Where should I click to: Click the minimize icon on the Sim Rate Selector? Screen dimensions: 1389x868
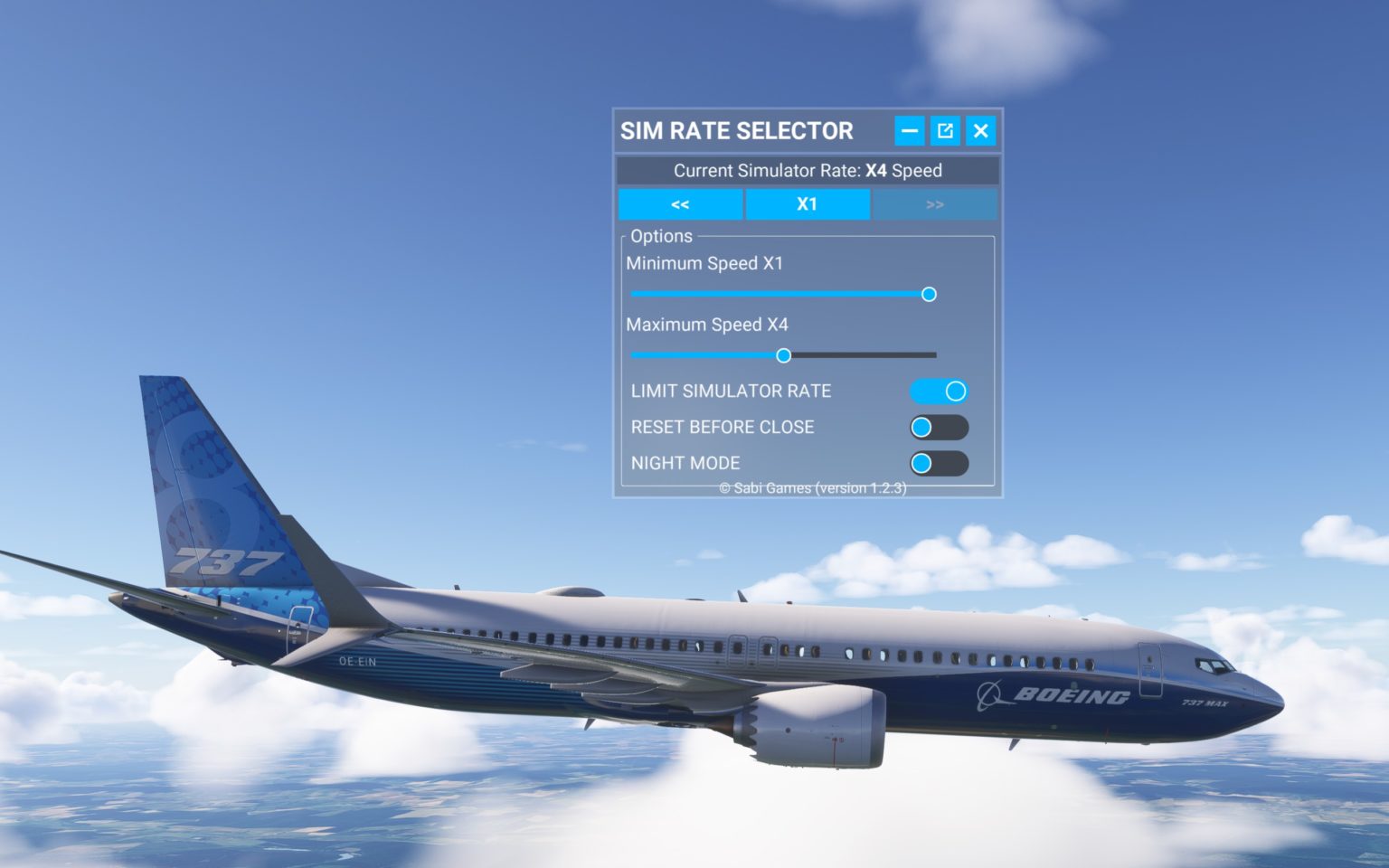[x=909, y=131]
